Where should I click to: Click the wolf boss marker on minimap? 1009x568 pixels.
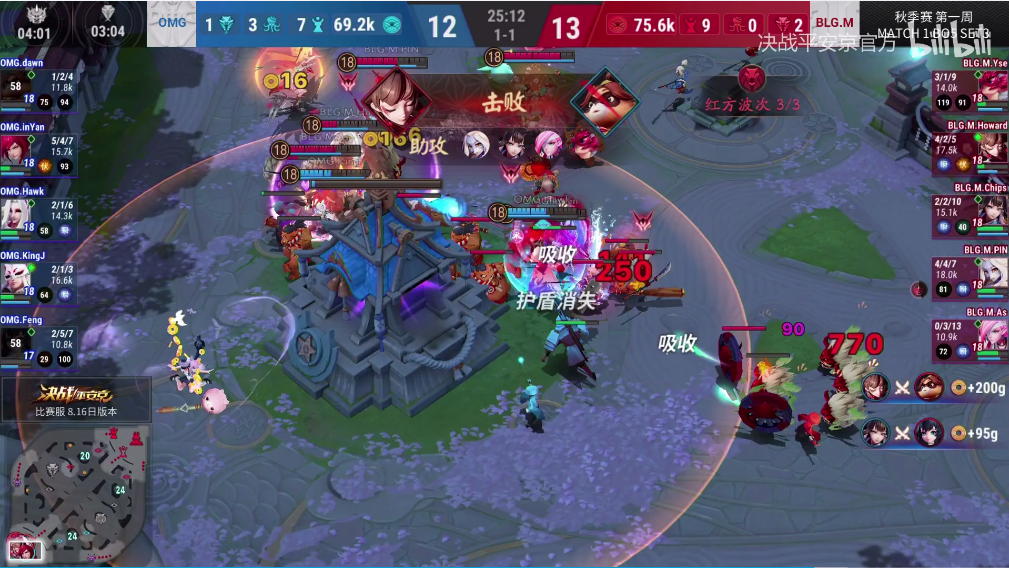pyautogui.click(x=53, y=469)
